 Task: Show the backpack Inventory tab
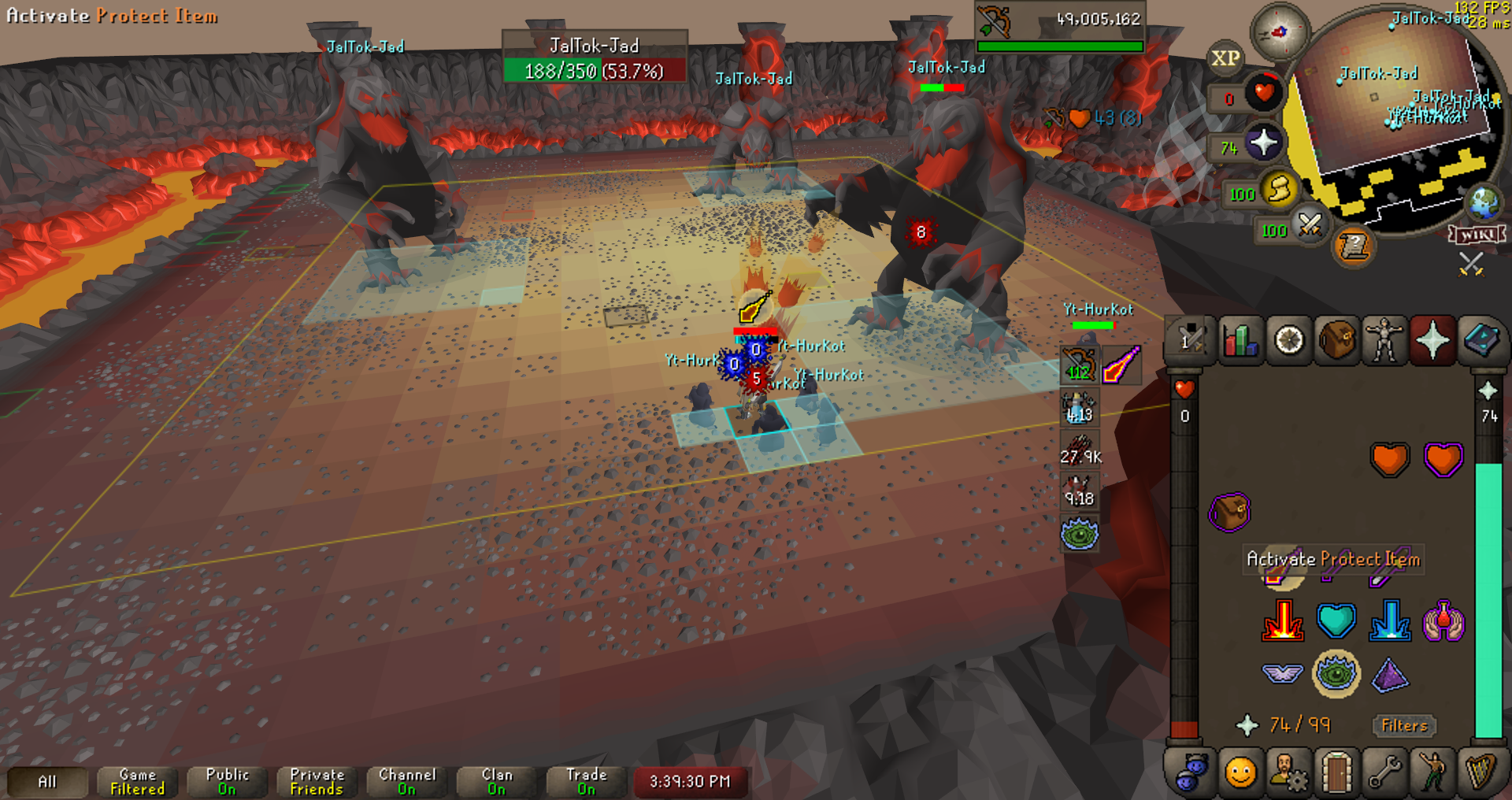[x=1337, y=341]
